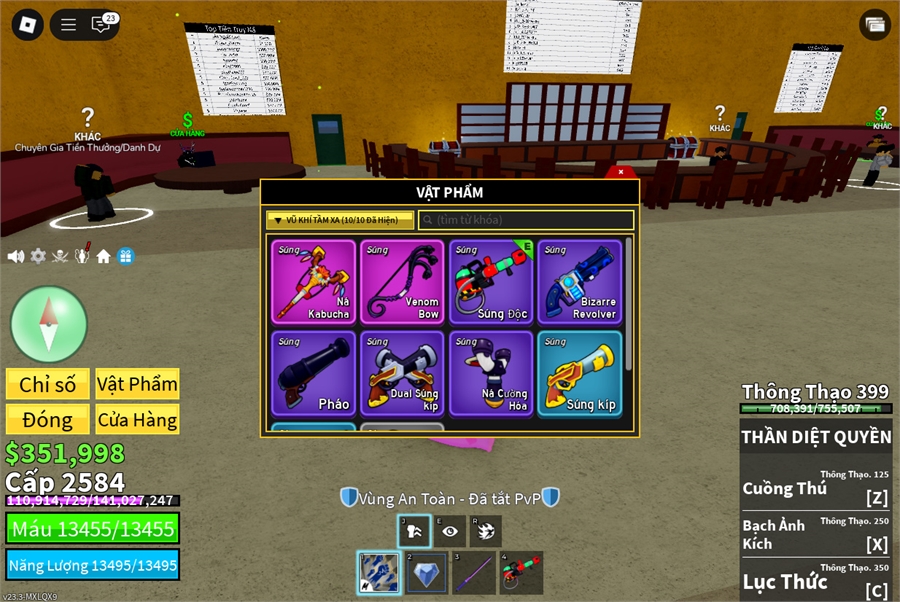Viewport: 900px width, 602px height.
Task: Select the Súng Độc gun
Action: 491,281
